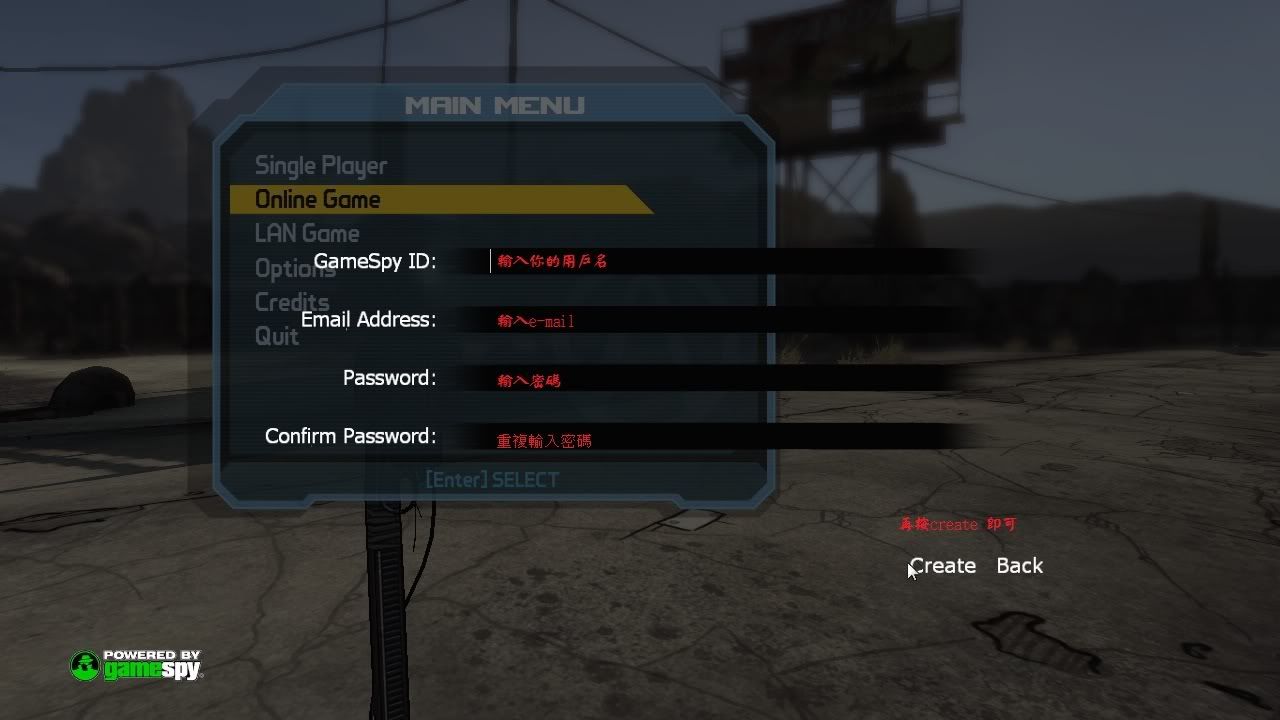Choose Single Player from main menu
Screen dimensions: 1280x720
click(x=320, y=166)
